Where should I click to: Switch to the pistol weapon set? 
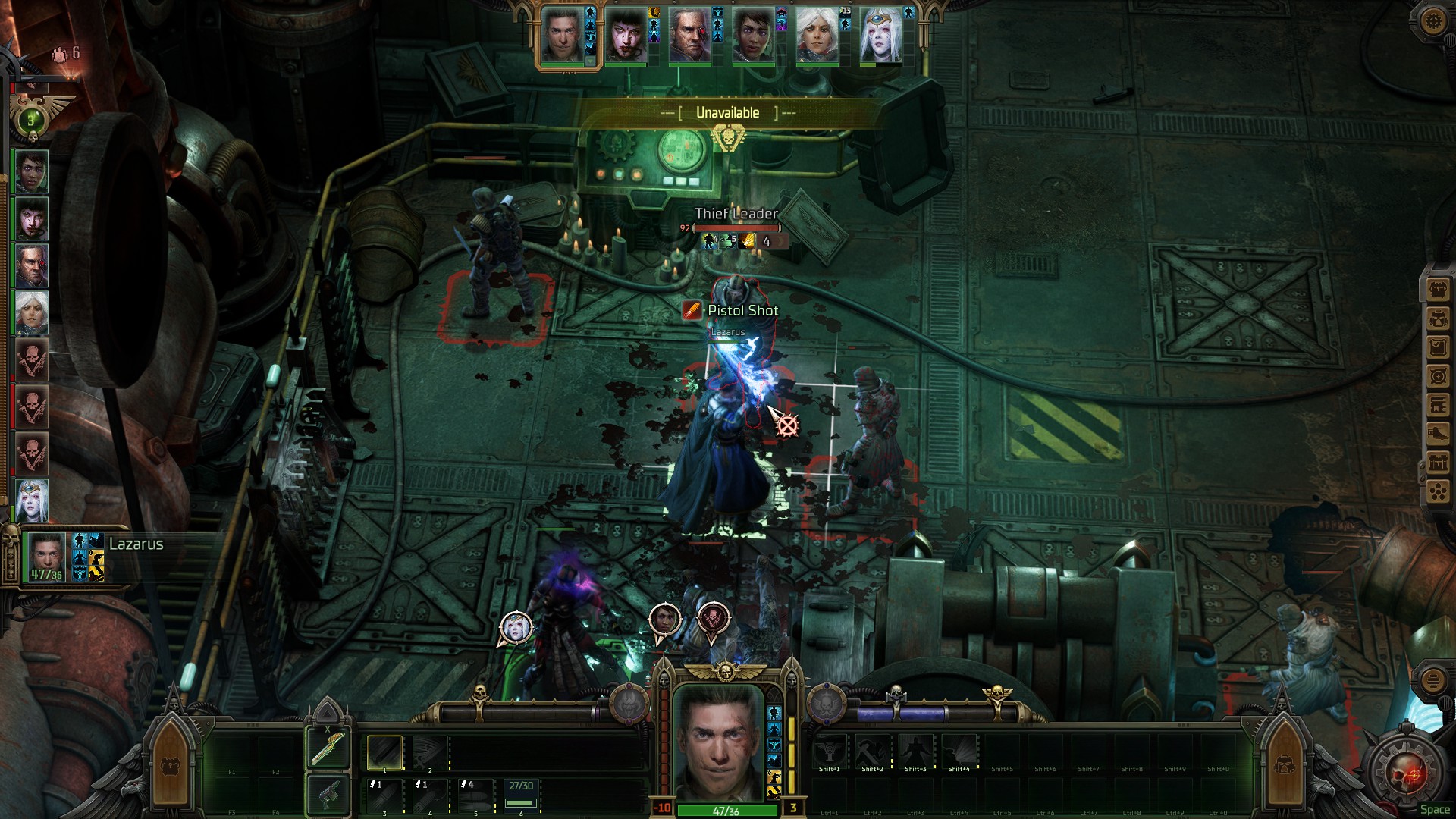pos(328,795)
